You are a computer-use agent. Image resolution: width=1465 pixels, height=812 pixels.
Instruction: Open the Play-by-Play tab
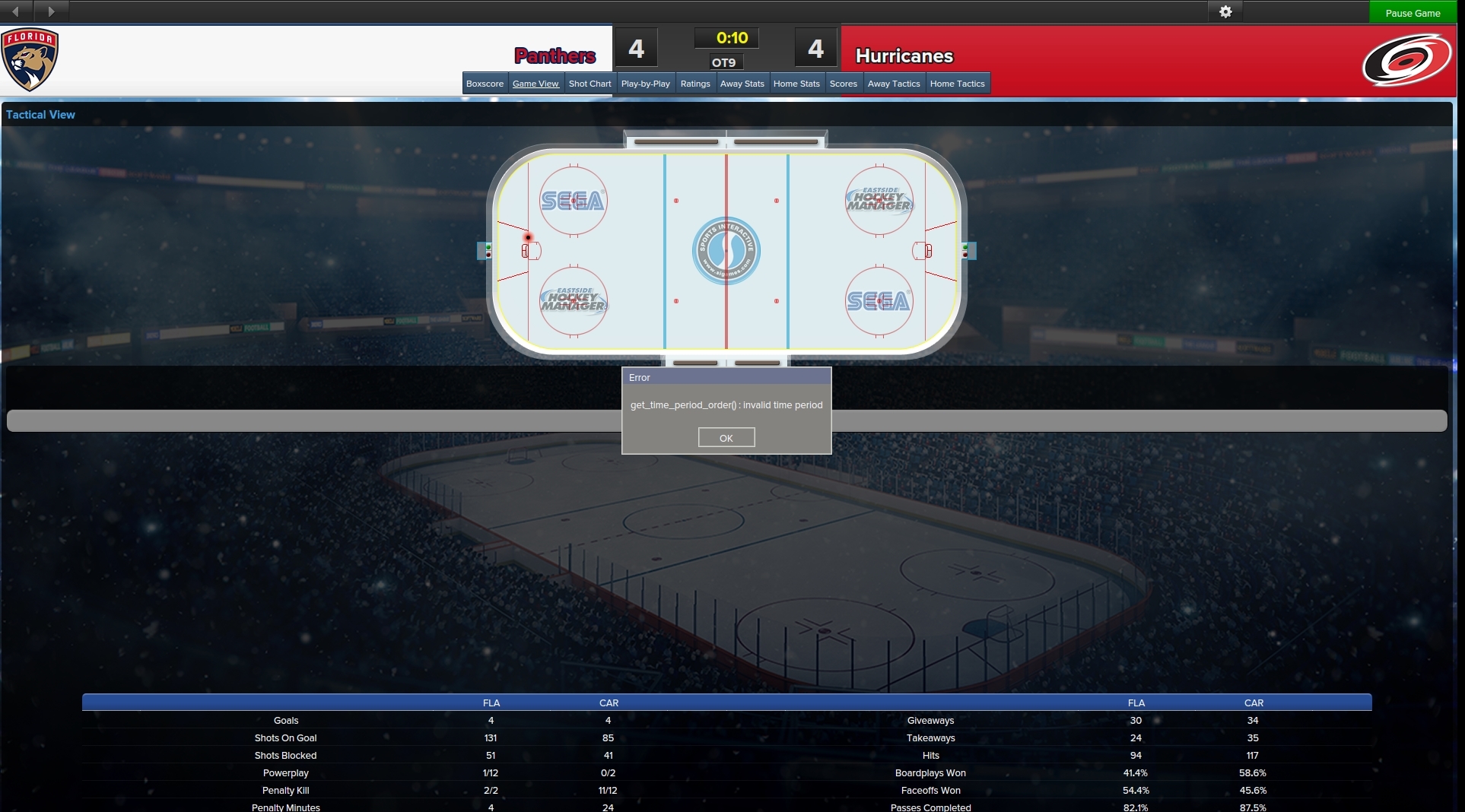(645, 84)
